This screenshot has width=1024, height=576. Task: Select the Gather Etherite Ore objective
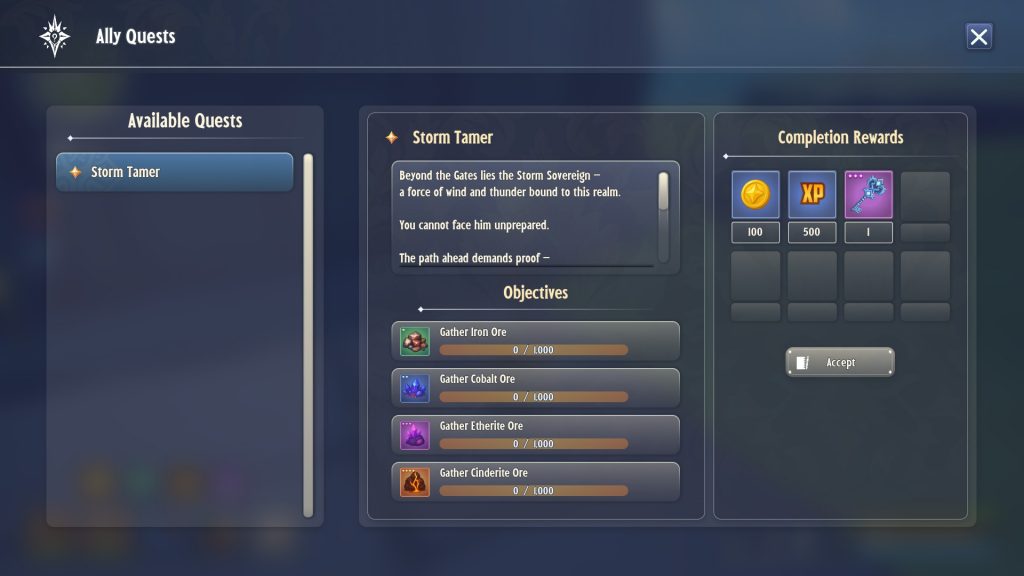(x=535, y=435)
